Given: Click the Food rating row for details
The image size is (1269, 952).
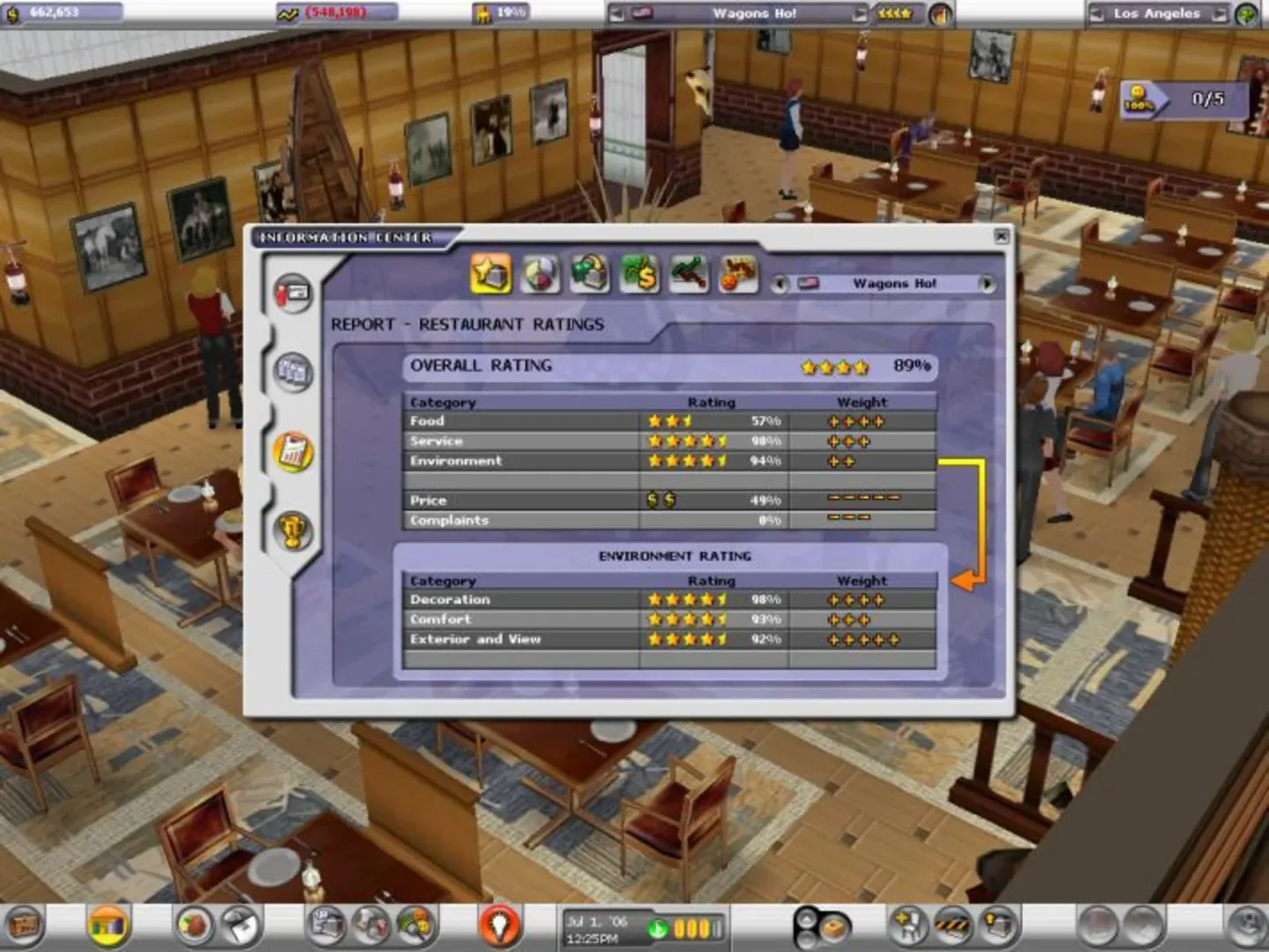Looking at the screenshot, I should (529, 420).
